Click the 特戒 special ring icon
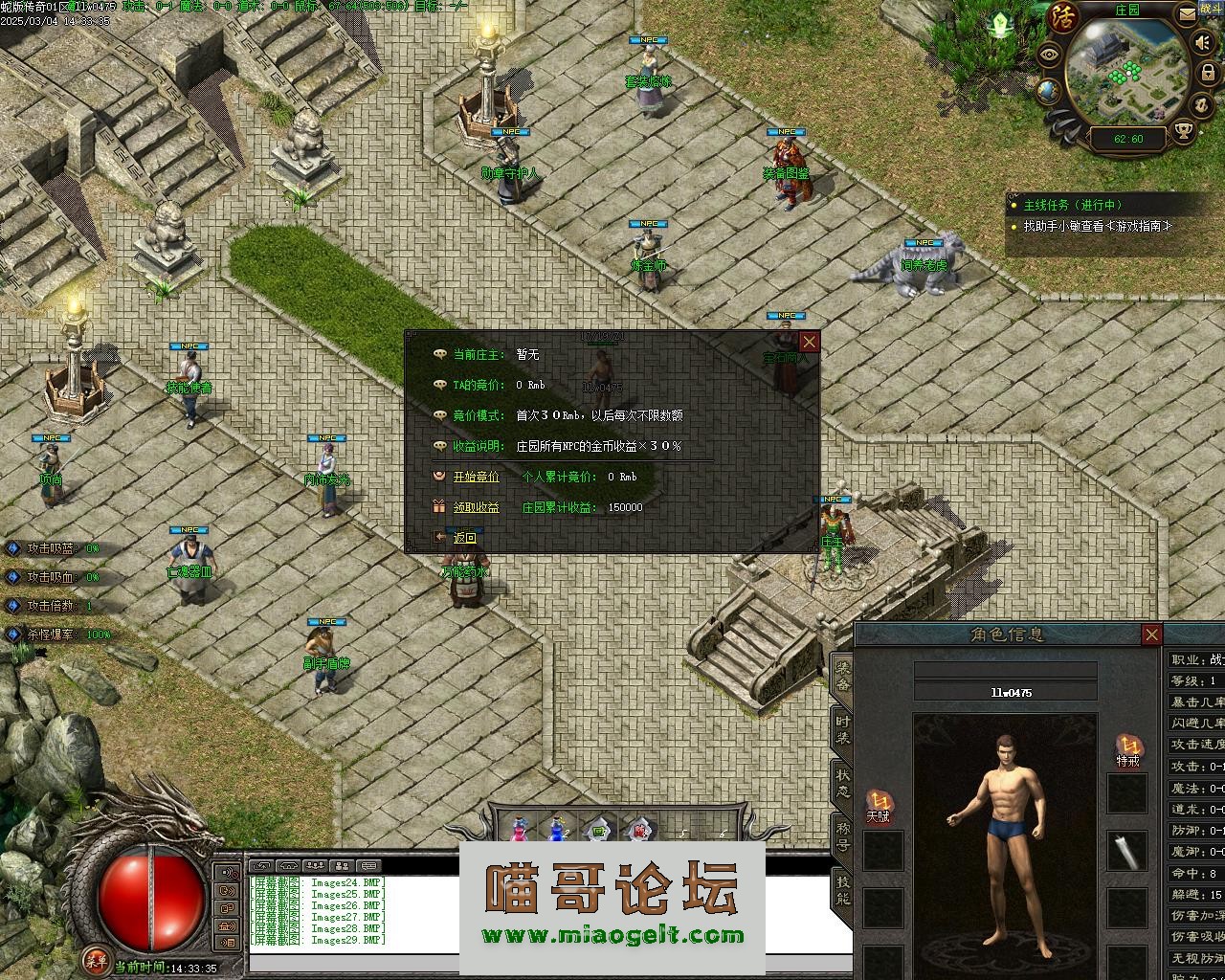This screenshot has width=1225, height=980. (x=1128, y=748)
